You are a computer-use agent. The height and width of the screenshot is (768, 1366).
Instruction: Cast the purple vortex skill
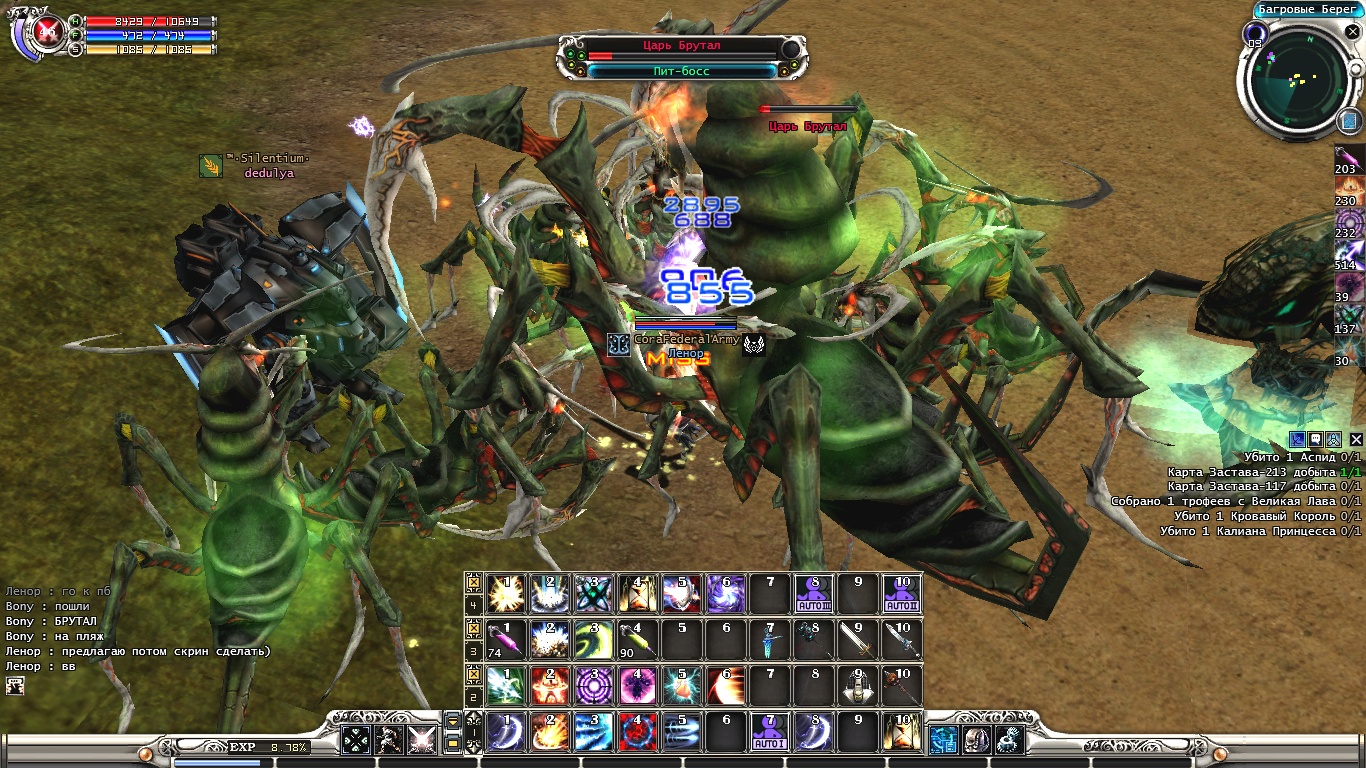726,594
